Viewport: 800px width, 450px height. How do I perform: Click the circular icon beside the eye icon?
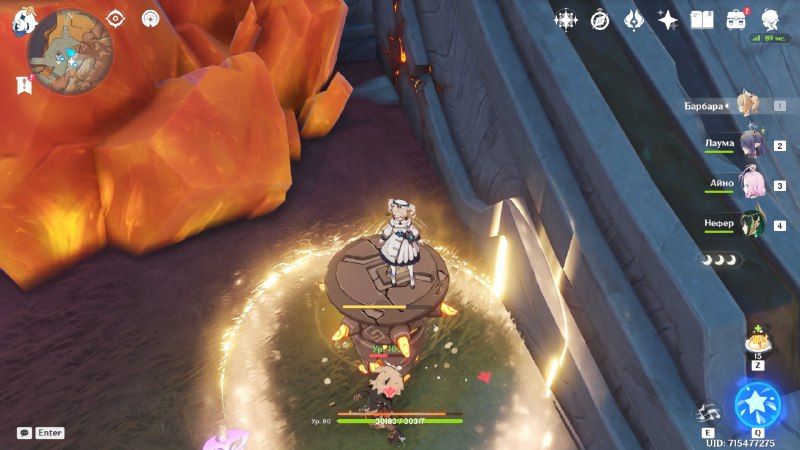coord(151,18)
